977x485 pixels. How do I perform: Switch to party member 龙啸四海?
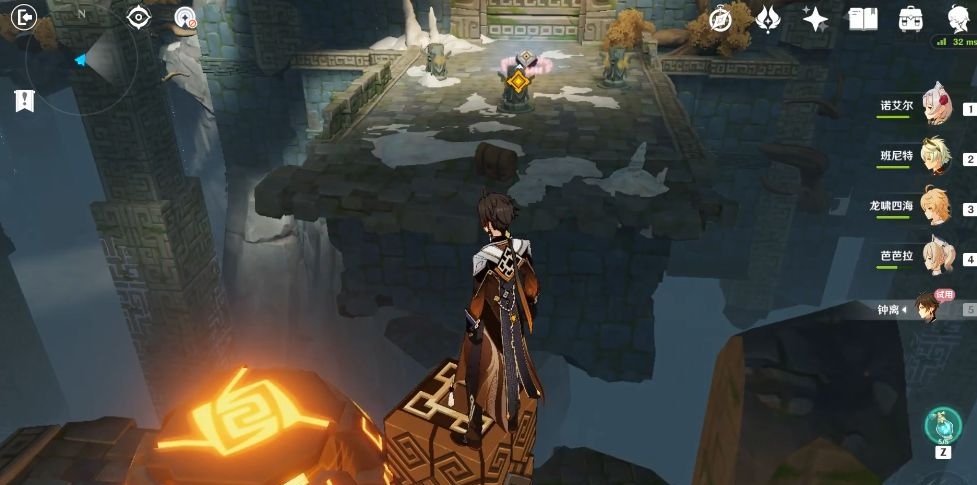point(934,206)
